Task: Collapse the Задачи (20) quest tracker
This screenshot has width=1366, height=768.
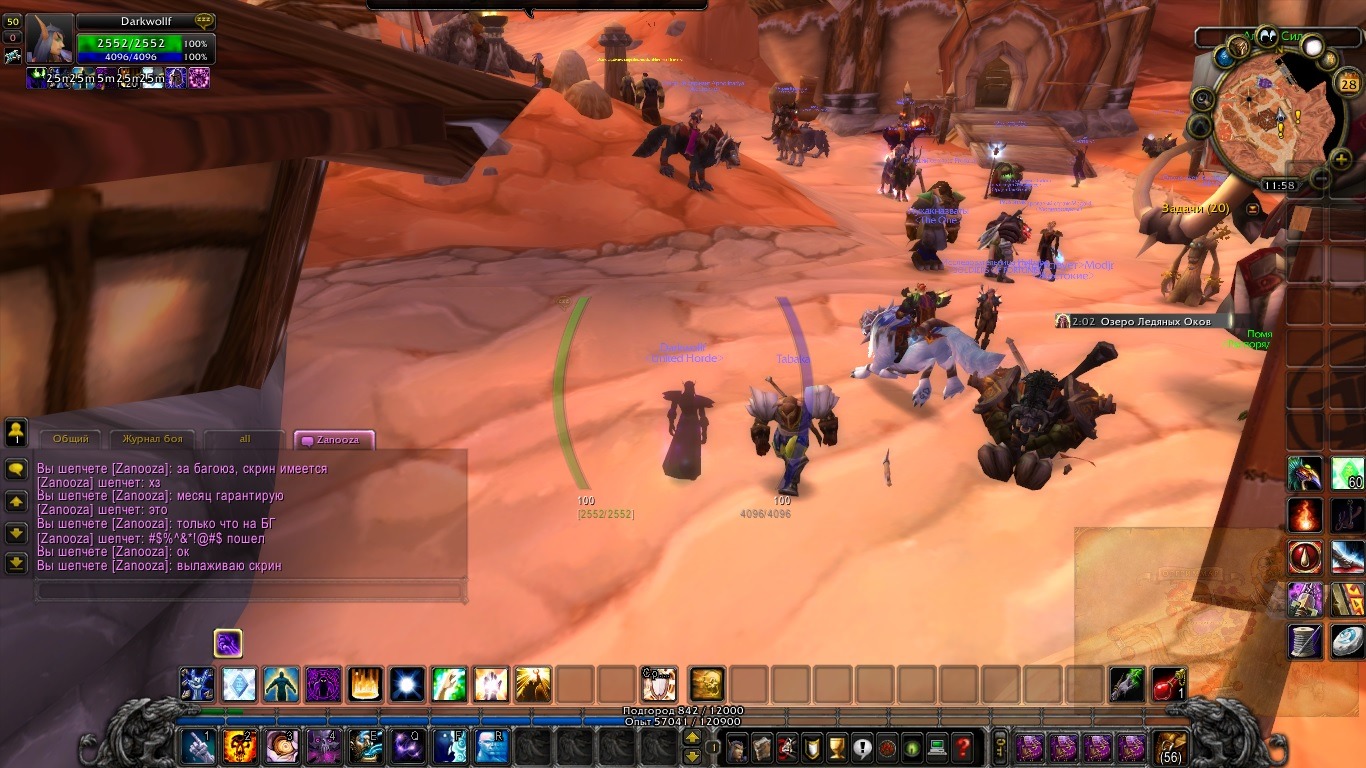Action: coord(1252,208)
